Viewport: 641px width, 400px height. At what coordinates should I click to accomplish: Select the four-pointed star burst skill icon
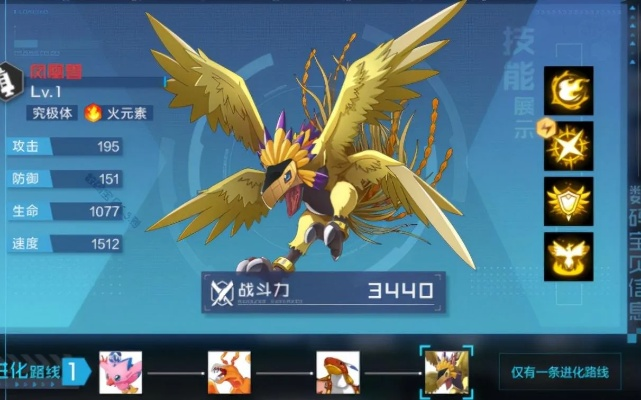coord(569,146)
